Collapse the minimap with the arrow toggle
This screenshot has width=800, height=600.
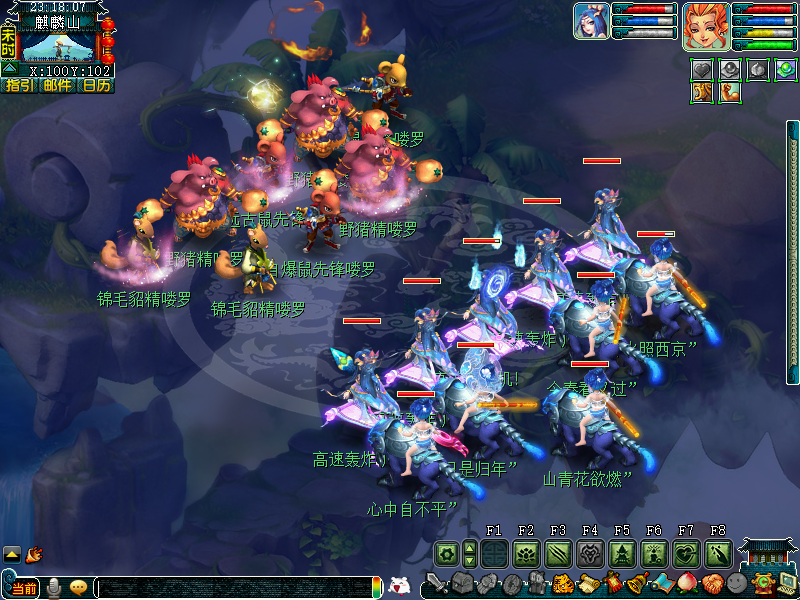[9, 68]
